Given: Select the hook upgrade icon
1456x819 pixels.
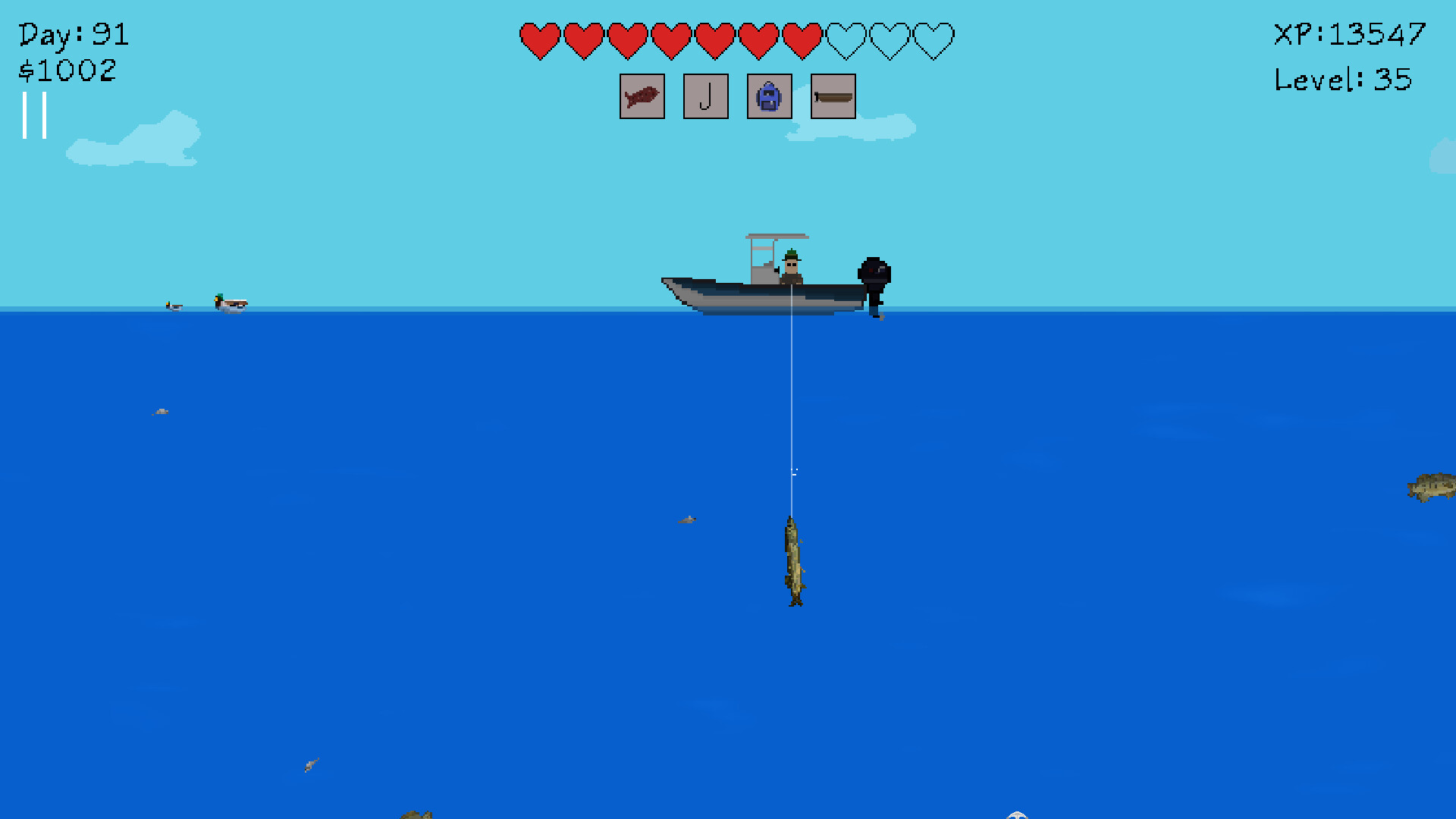Looking at the screenshot, I should pos(705,97).
